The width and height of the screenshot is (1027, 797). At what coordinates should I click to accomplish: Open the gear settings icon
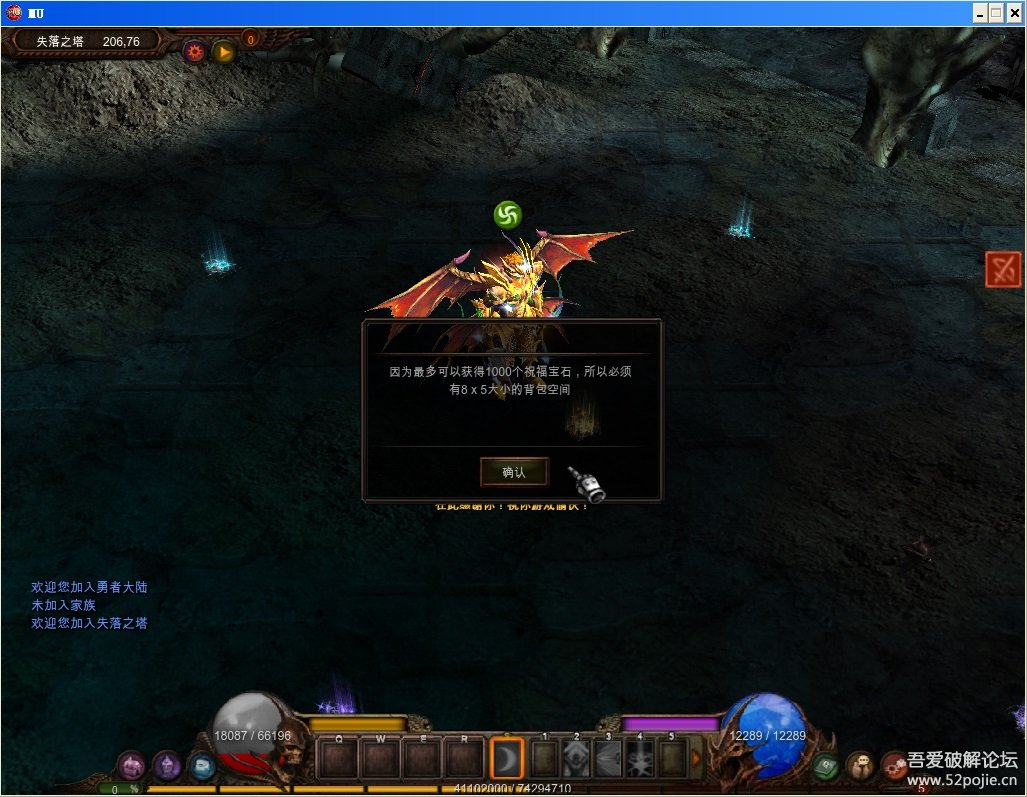(x=194, y=51)
